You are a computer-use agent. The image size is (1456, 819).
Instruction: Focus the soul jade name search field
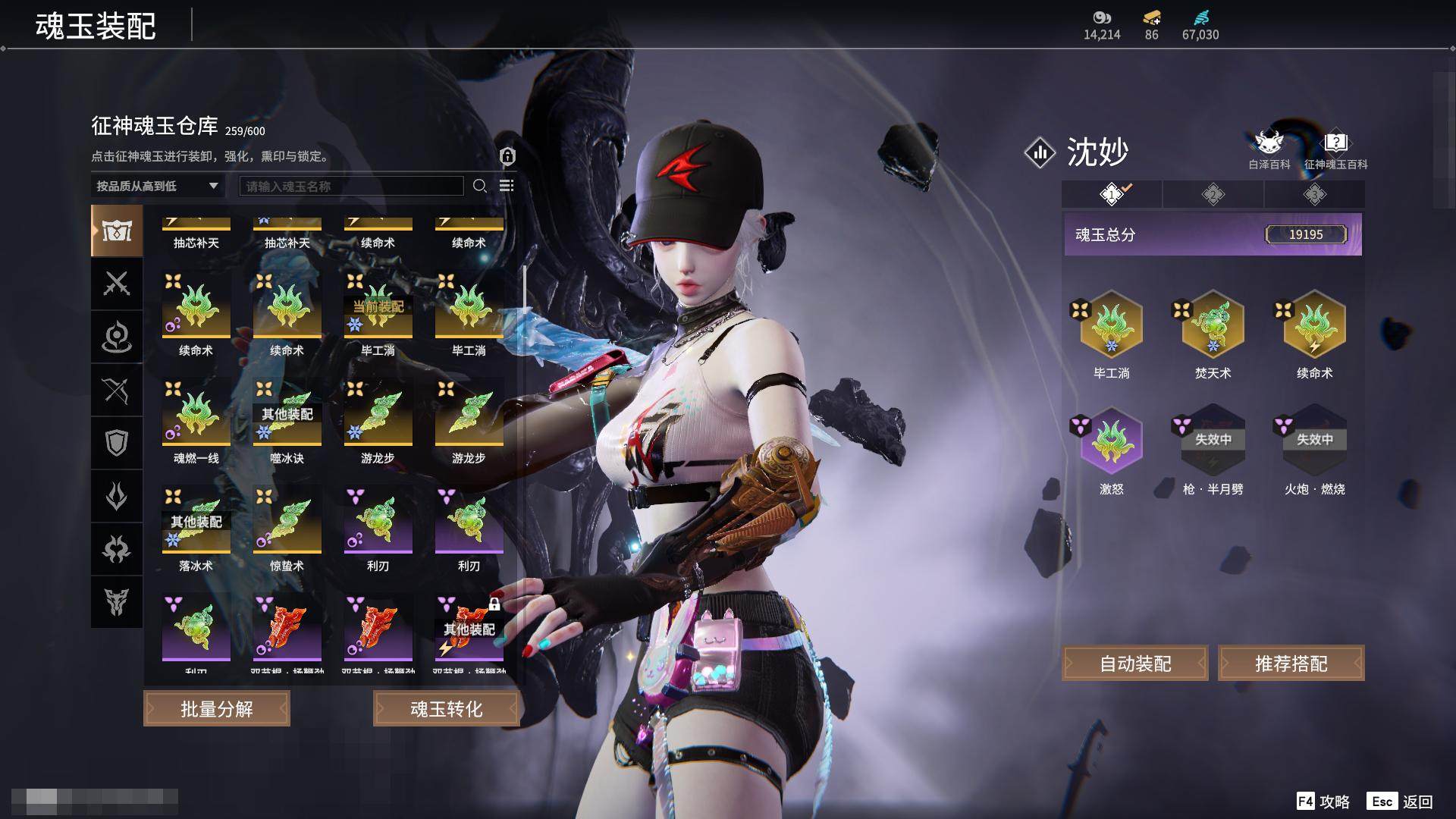[351, 187]
